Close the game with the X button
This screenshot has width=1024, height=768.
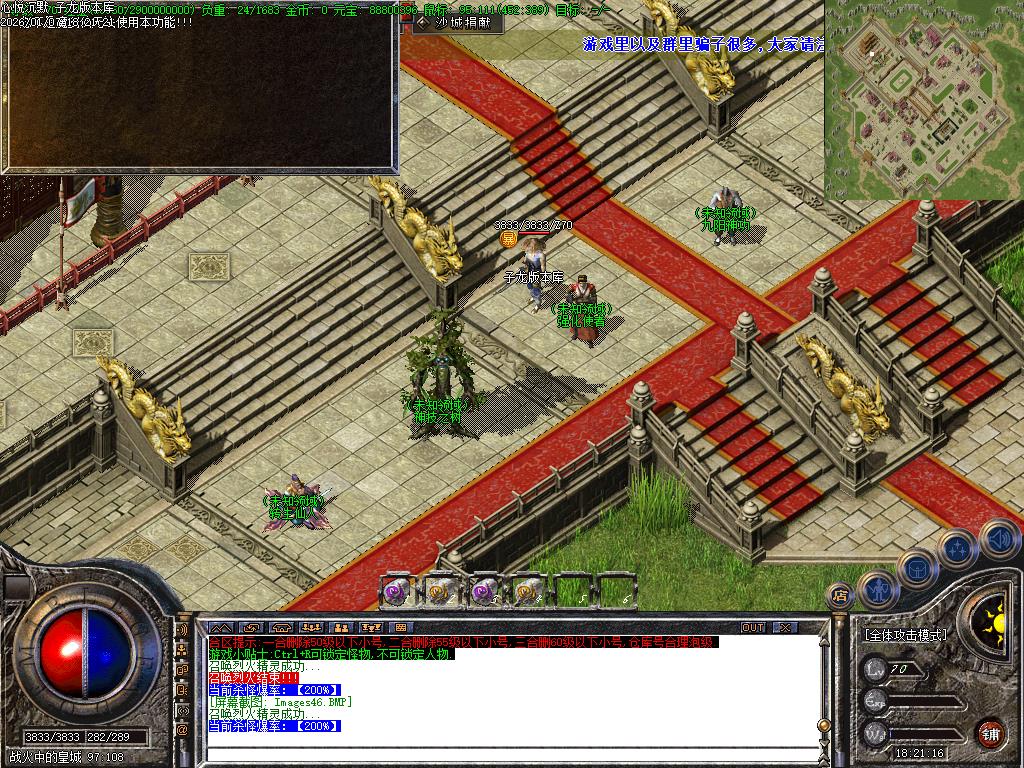[x=786, y=627]
